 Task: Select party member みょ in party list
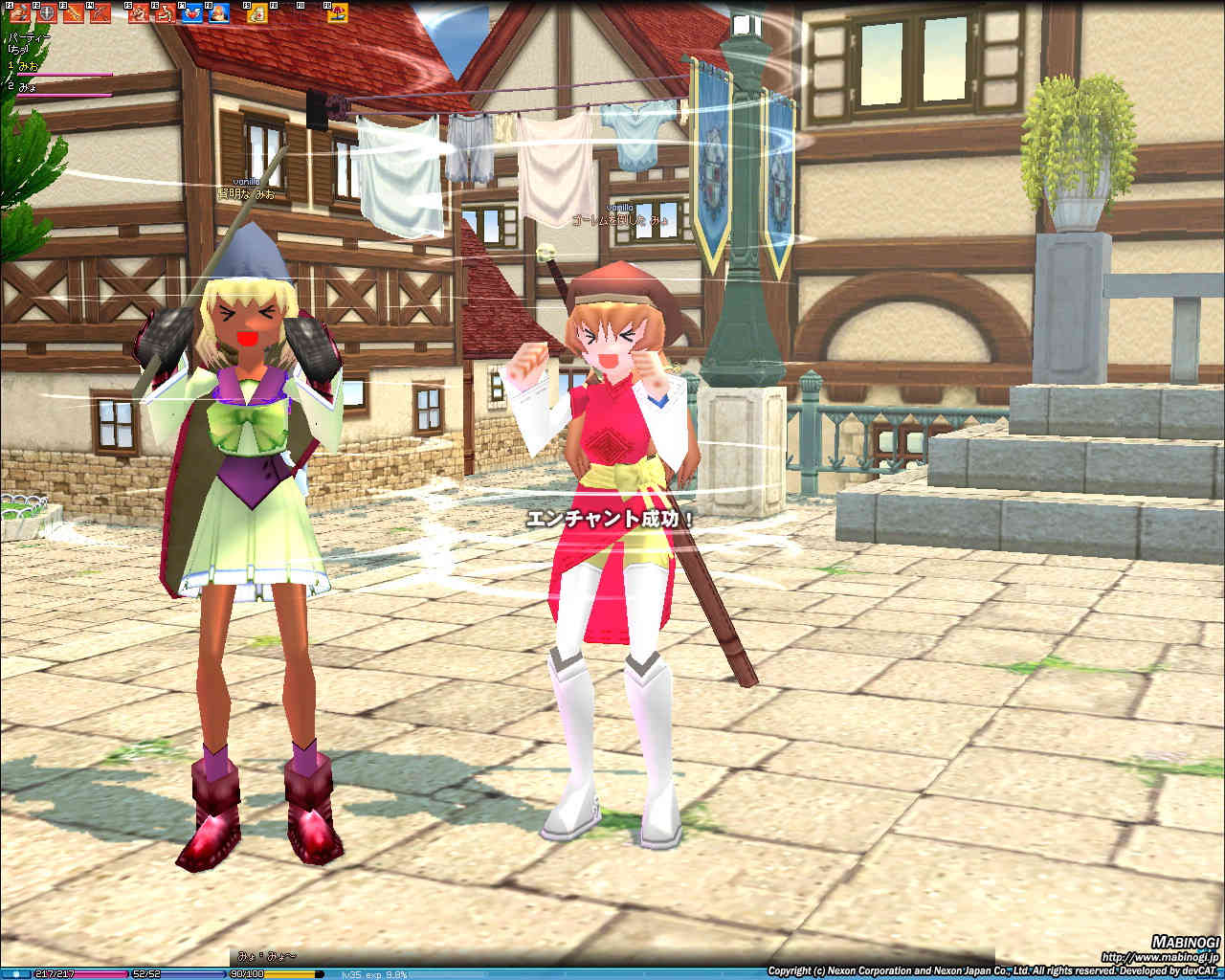click(27, 87)
